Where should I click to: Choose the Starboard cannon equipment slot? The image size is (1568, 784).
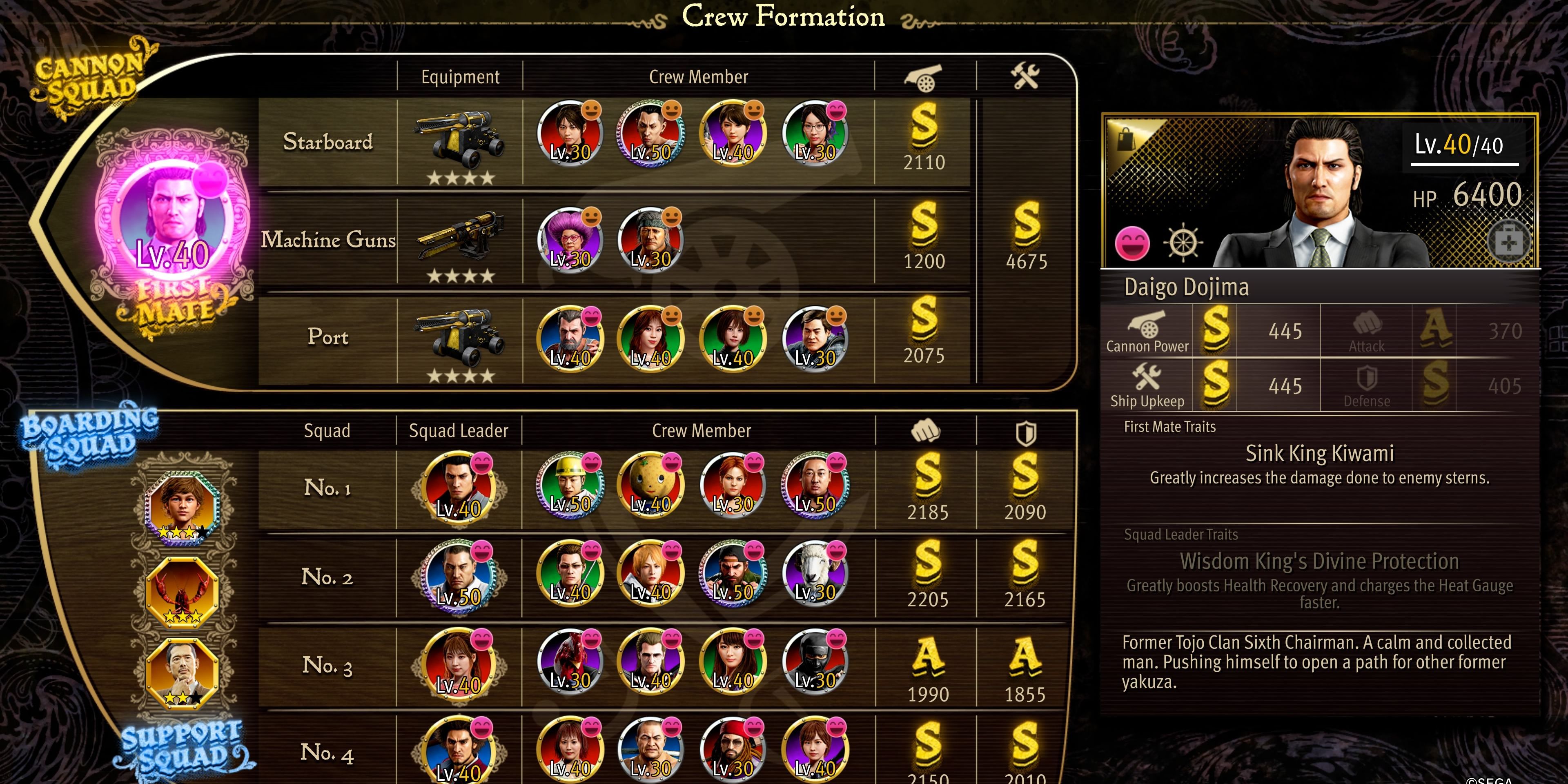pos(459,140)
